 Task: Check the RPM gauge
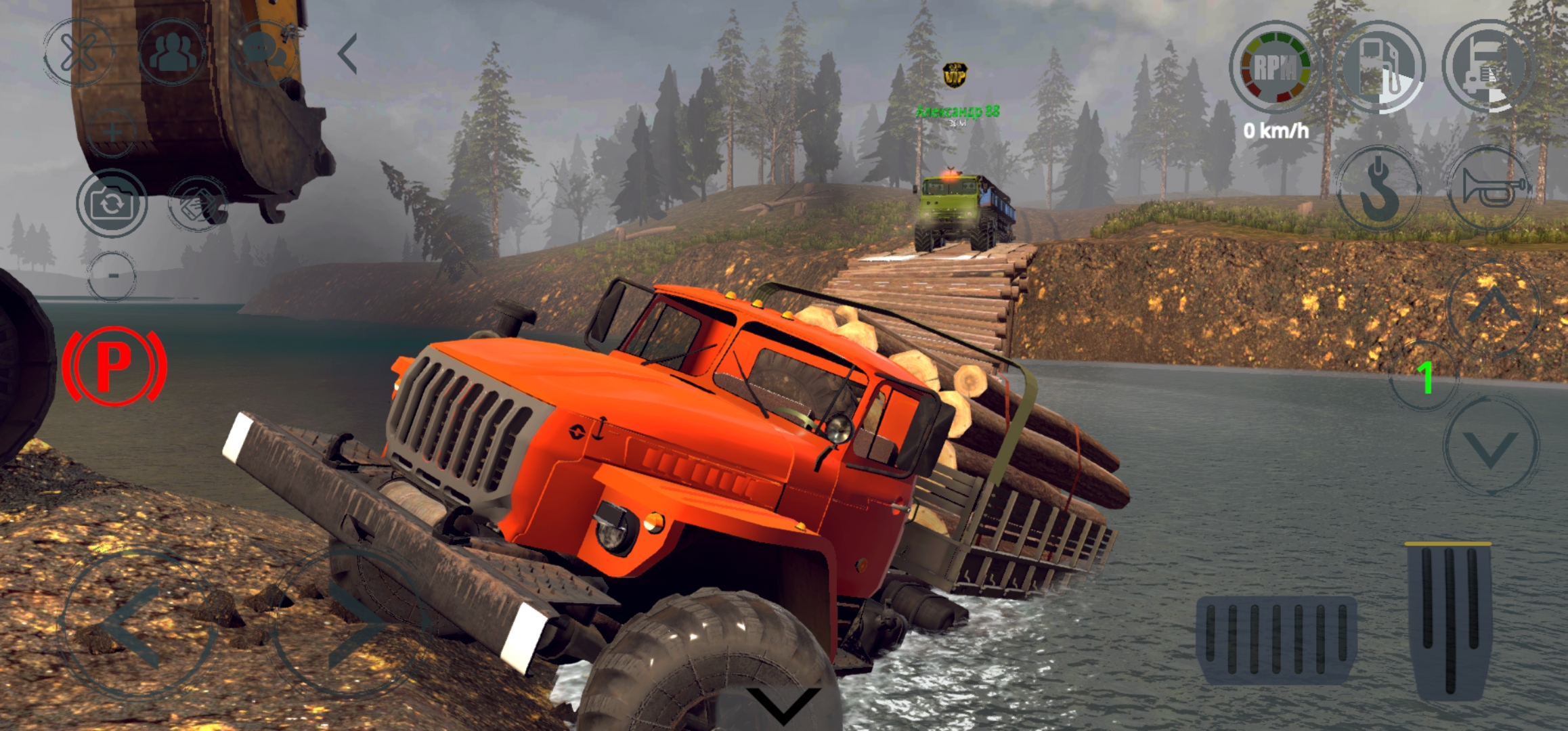pos(1276,68)
